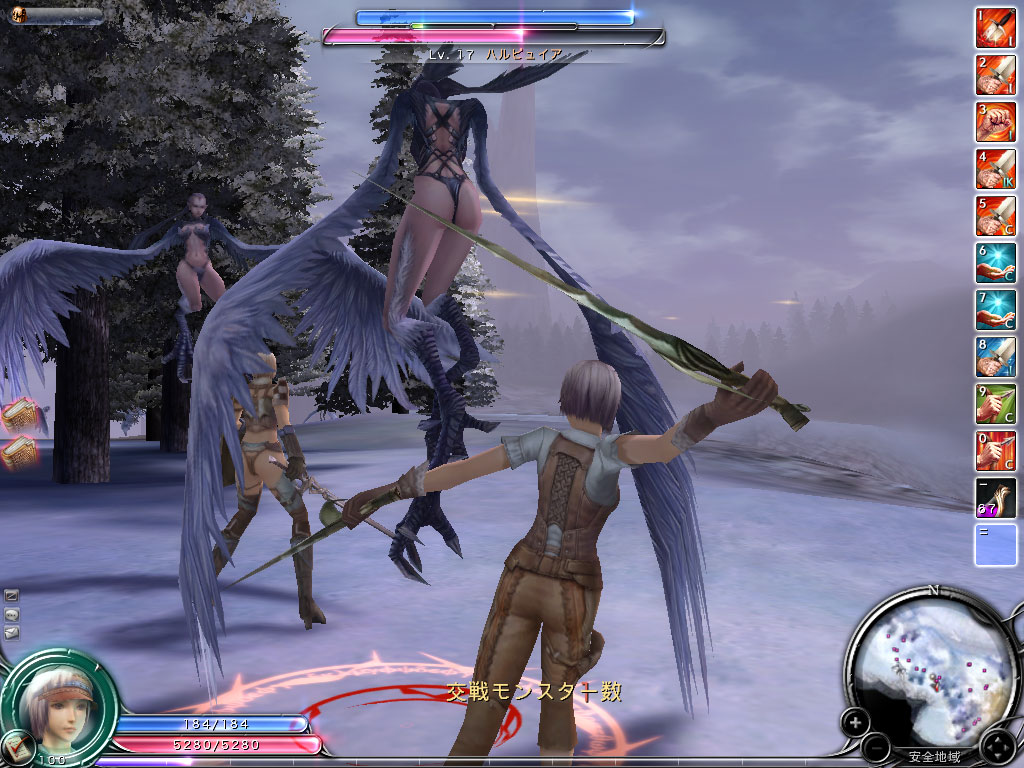Activate the skill in hotbar slot 5
Viewport: 1024px width, 768px height.
(995, 216)
